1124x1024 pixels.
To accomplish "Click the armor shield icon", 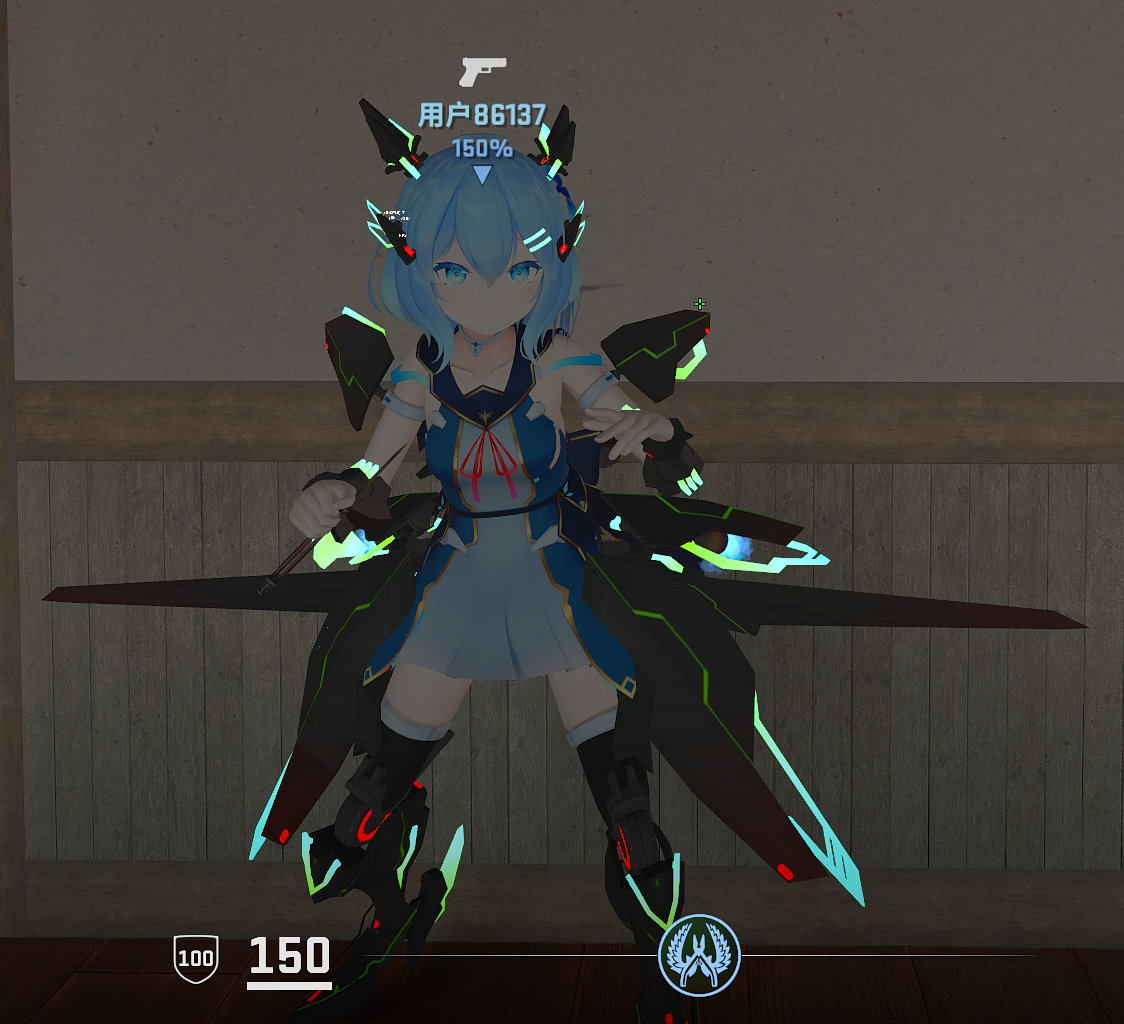I will (195, 958).
